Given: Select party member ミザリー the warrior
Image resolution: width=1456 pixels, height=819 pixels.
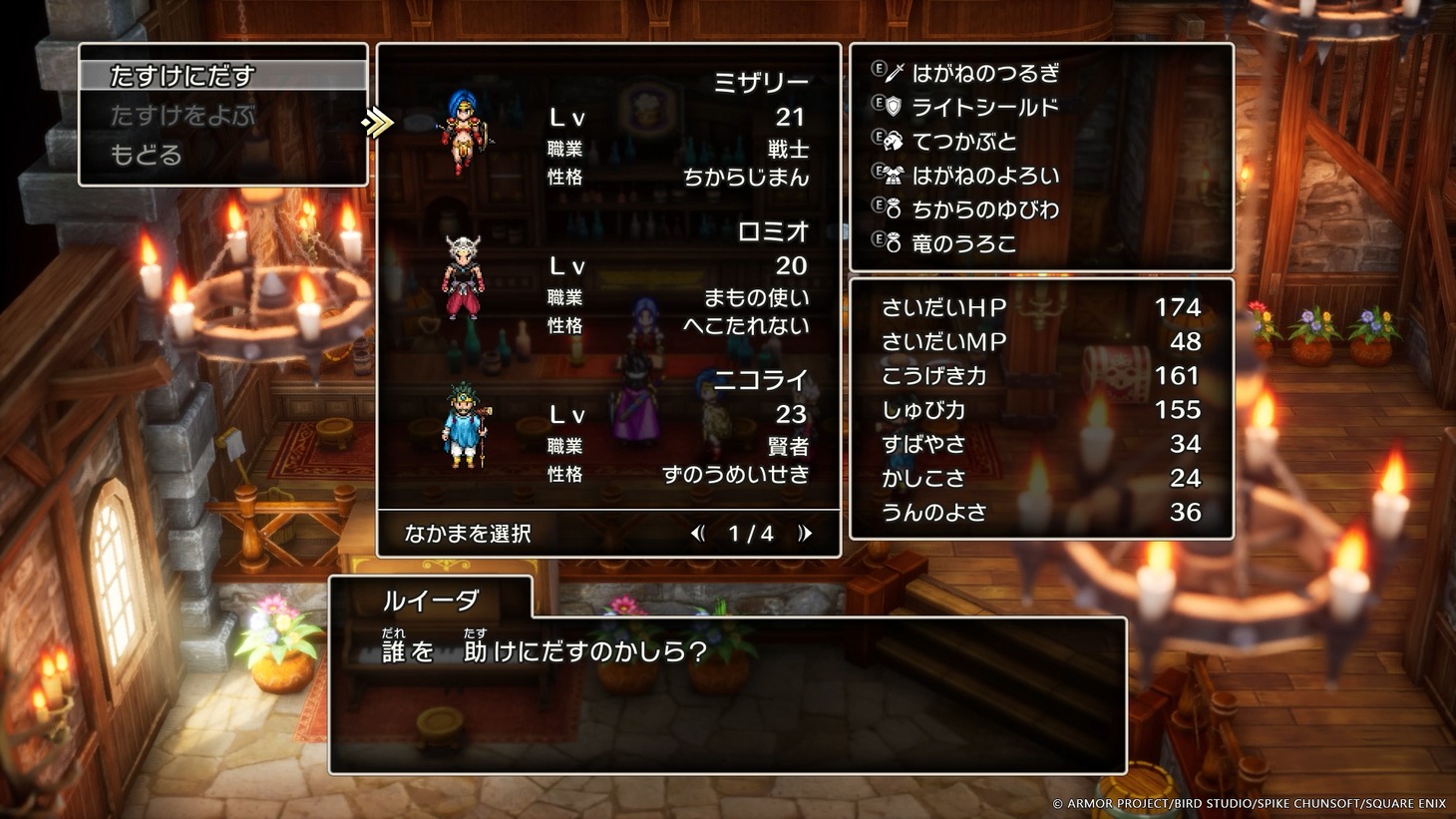Looking at the screenshot, I should click(x=608, y=130).
